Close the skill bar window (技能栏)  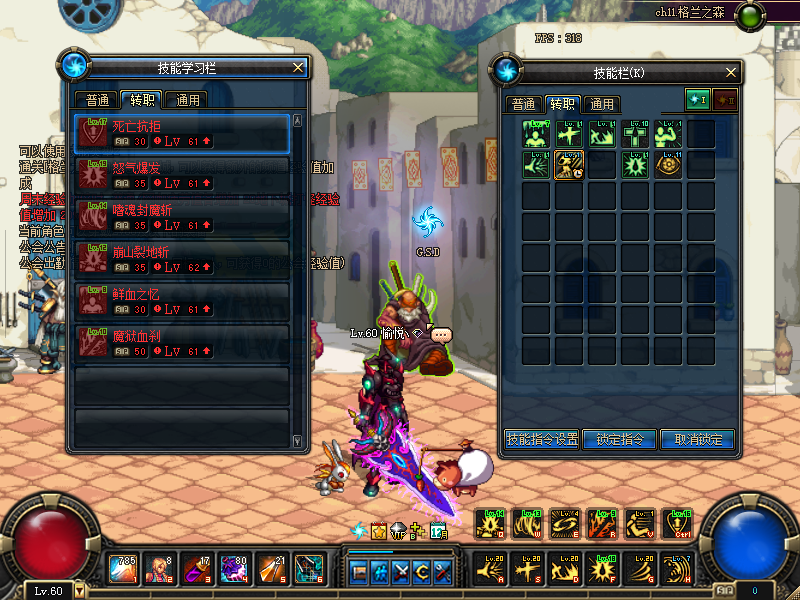coord(732,73)
